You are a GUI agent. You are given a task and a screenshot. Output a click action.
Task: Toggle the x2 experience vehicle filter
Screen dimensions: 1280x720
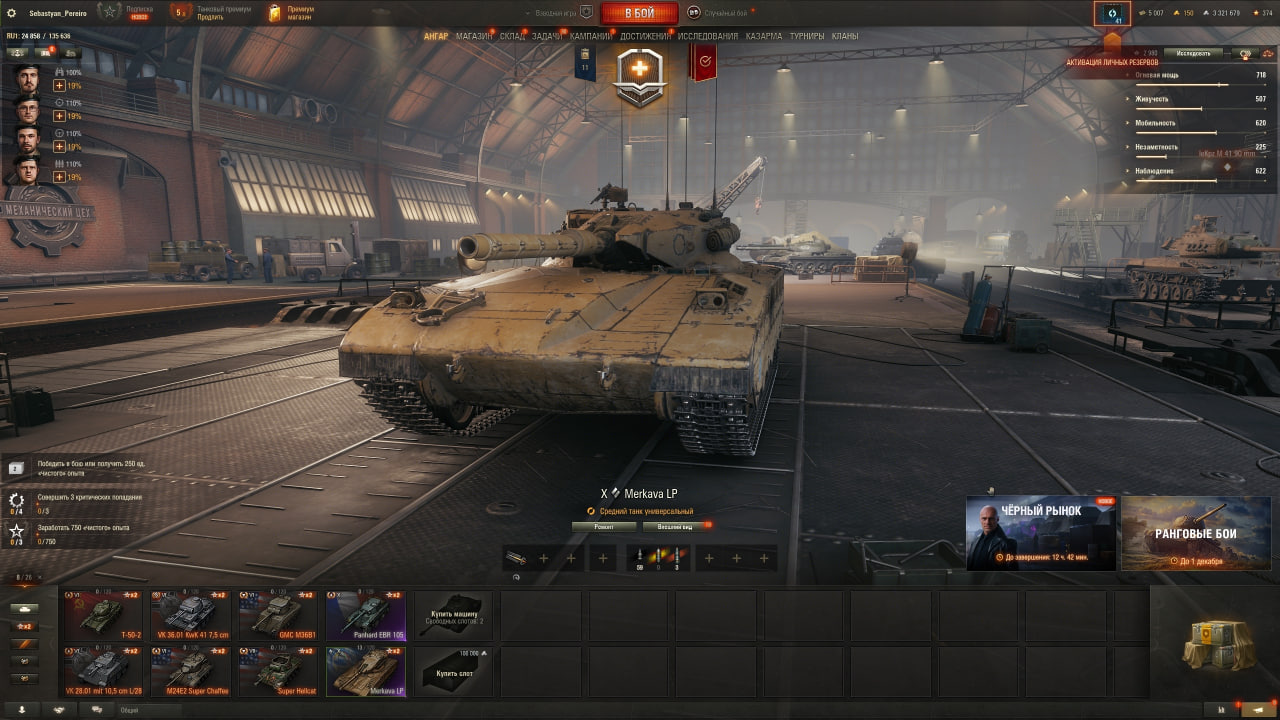25,627
